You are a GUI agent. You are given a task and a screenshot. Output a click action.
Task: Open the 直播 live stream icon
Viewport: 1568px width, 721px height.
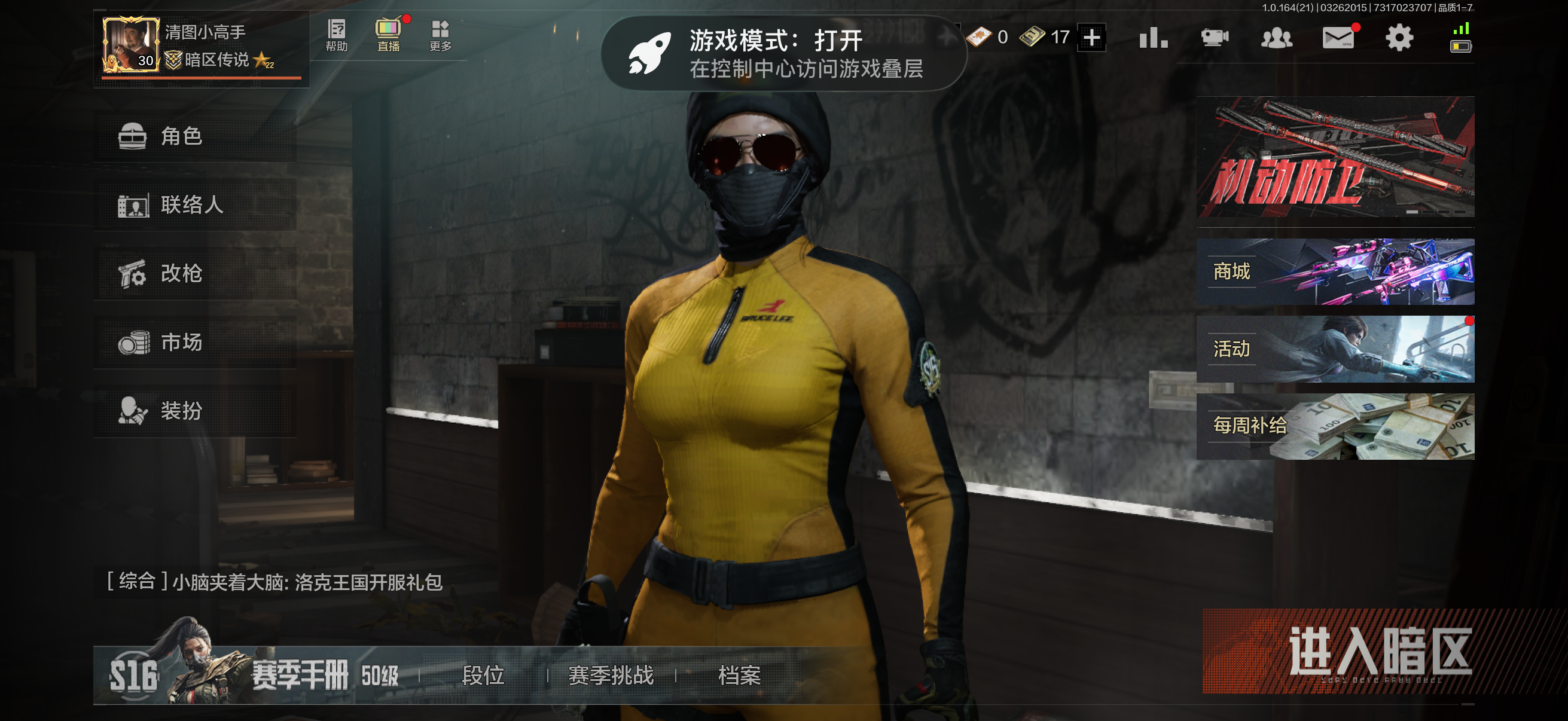click(388, 36)
